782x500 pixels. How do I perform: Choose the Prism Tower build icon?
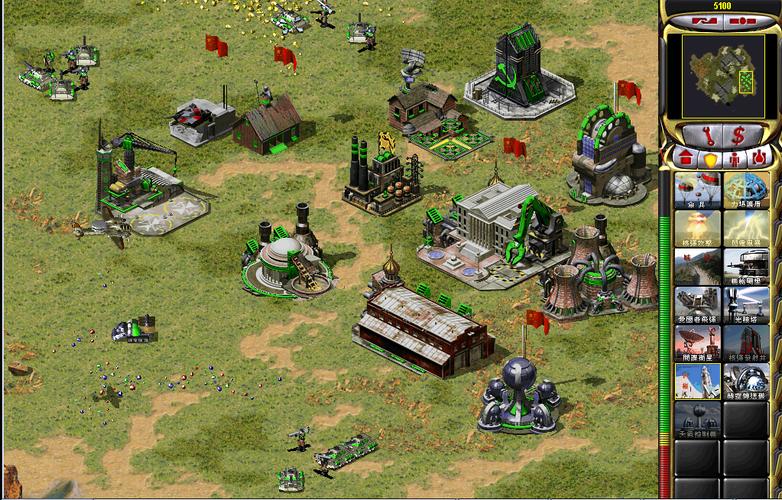click(x=745, y=305)
